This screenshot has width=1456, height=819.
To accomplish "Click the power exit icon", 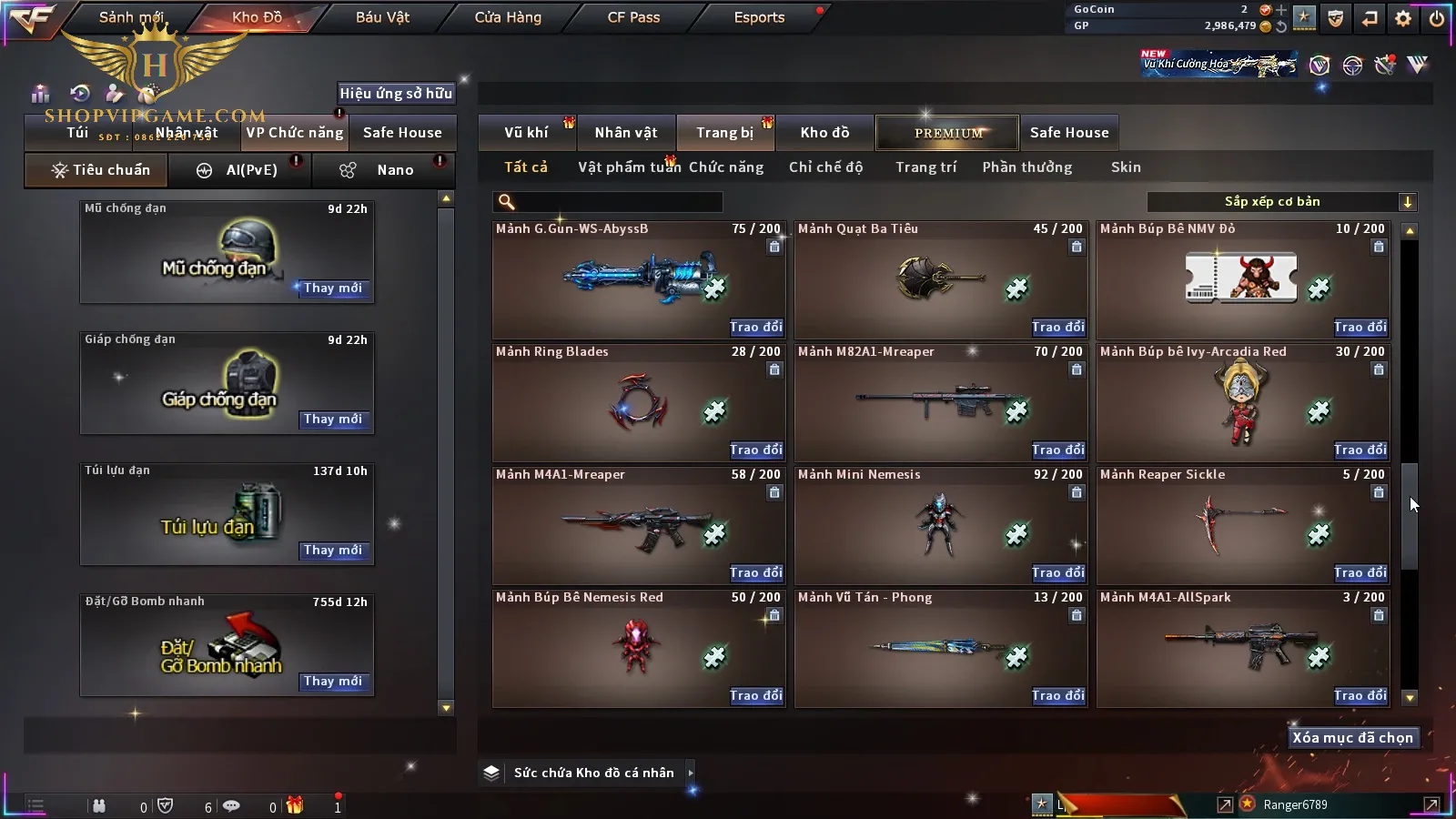I will coord(1437,17).
